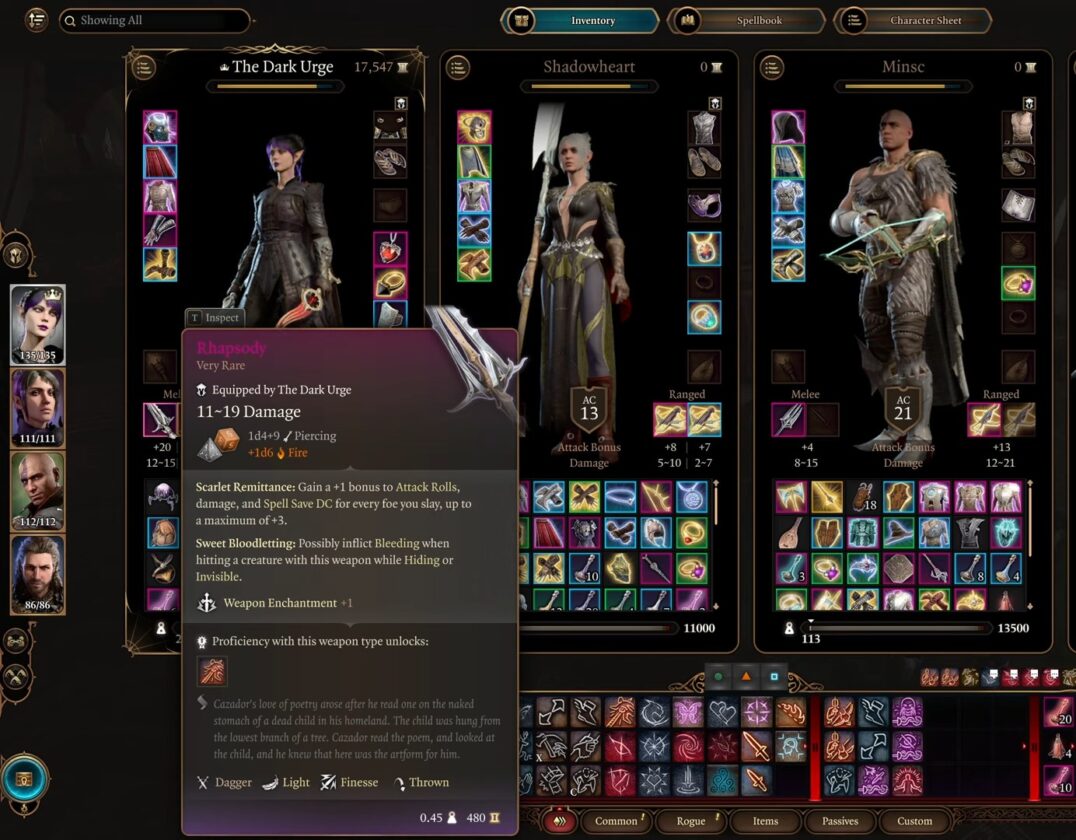The image size is (1076, 840).
Task: Select the Custom hotbar tab
Action: [914, 821]
